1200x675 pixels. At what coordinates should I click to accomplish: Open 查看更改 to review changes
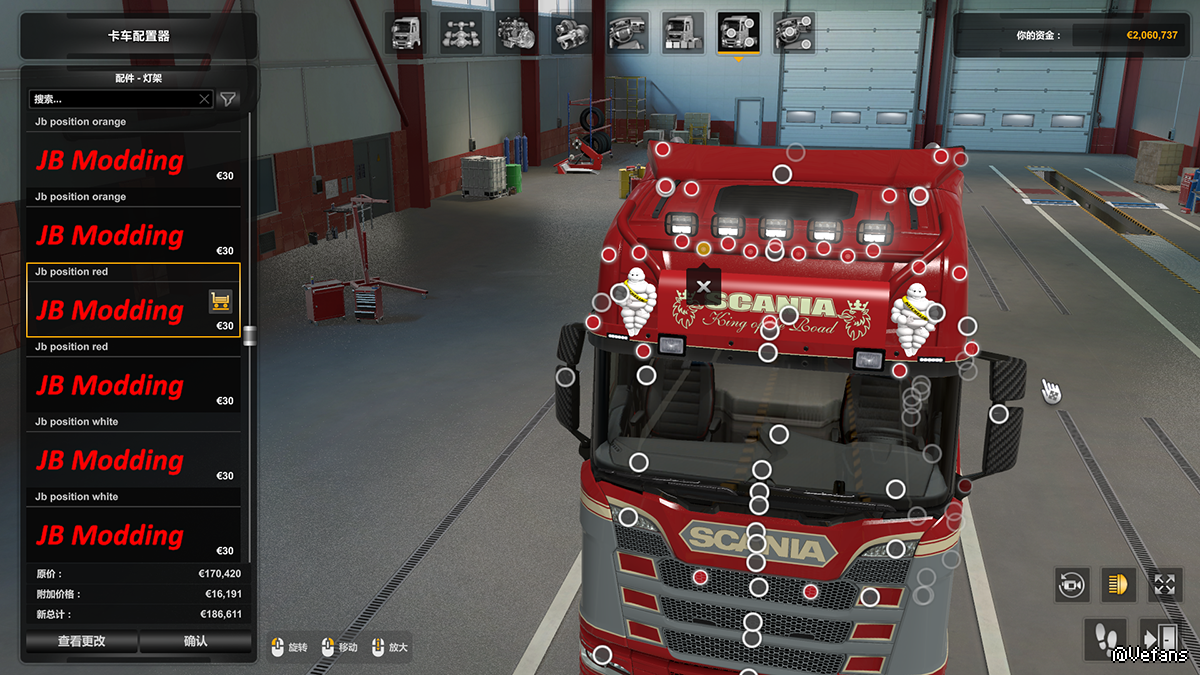[x=82, y=641]
